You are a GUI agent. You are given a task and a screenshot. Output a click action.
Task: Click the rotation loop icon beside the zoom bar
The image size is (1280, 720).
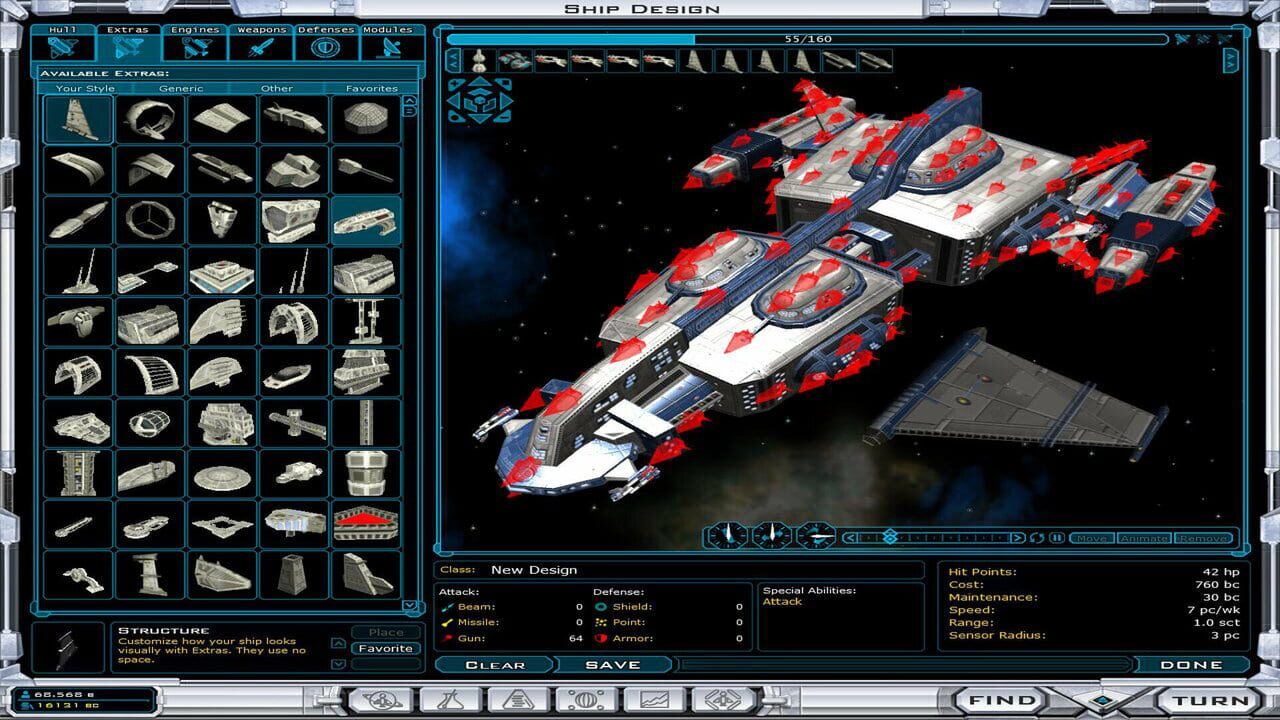[x=1037, y=536]
